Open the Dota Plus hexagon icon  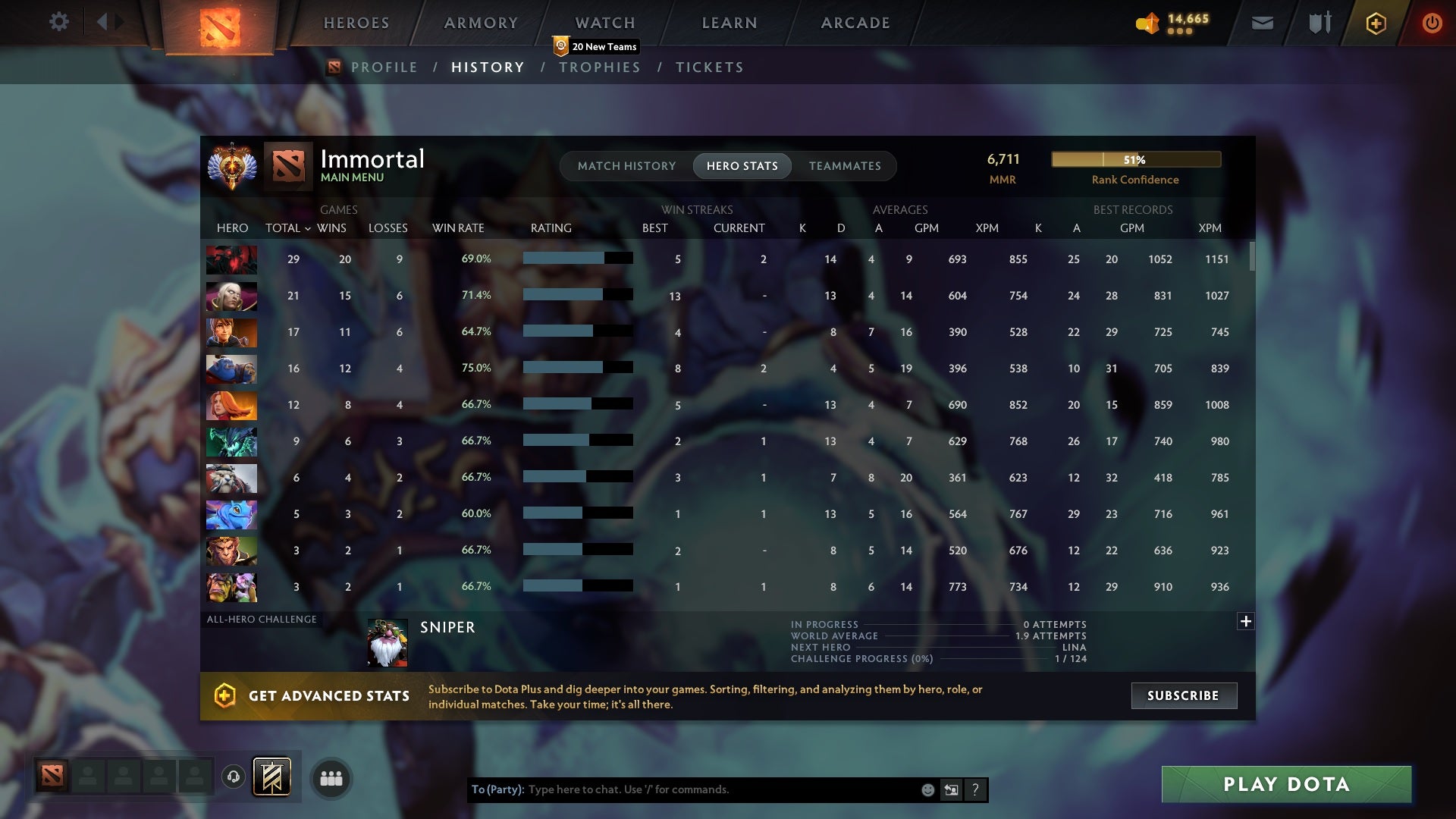1375,23
